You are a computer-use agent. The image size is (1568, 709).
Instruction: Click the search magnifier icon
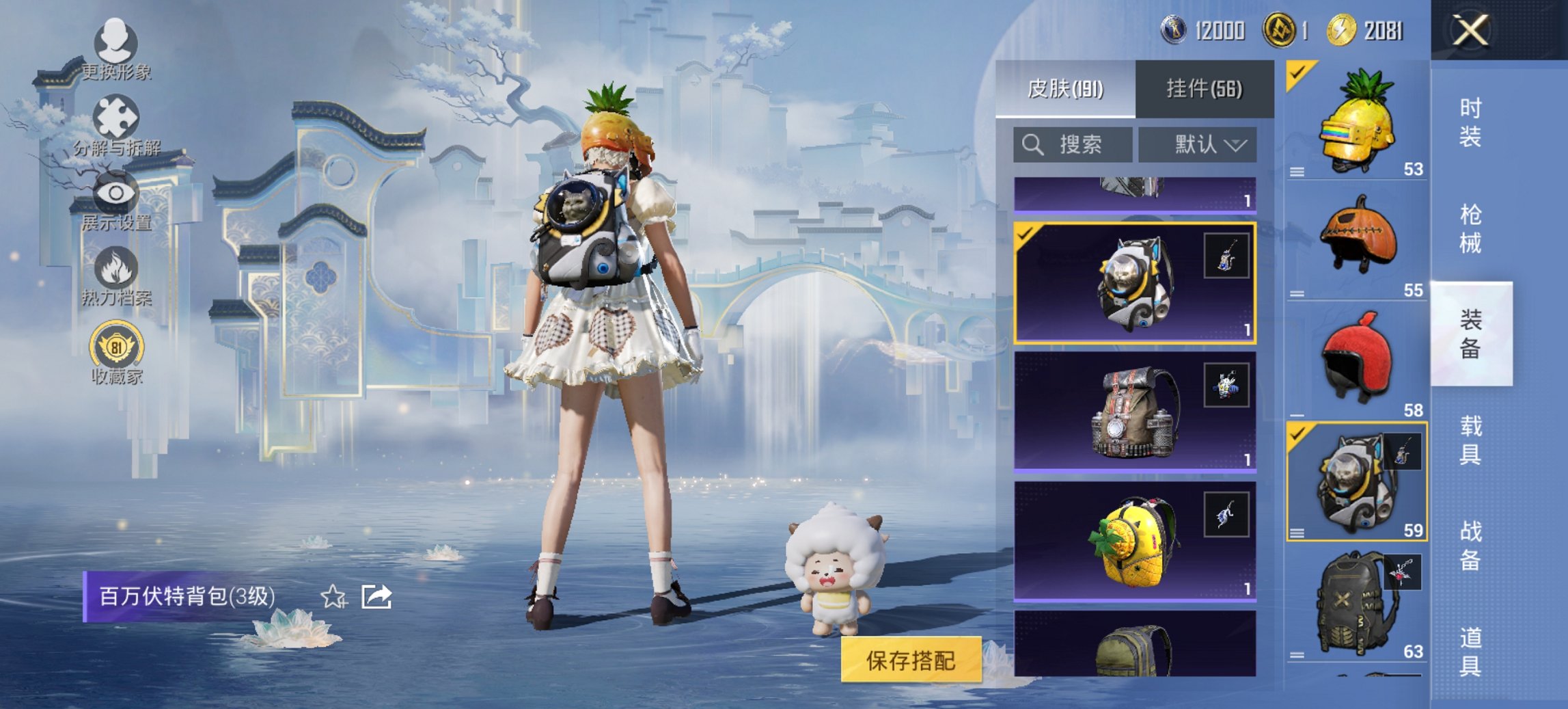point(1032,144)
